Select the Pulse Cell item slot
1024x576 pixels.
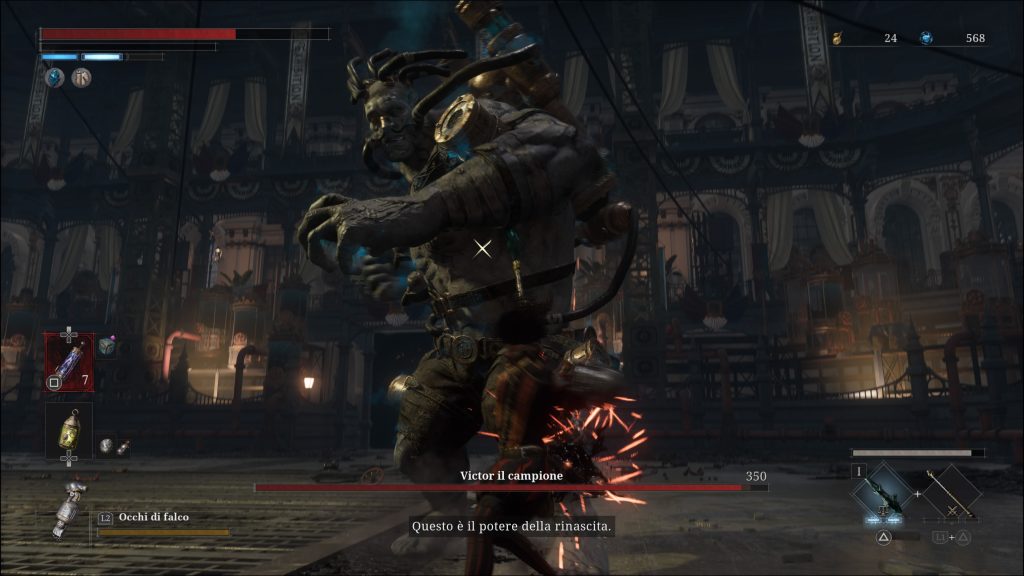(x=69, y=361)
